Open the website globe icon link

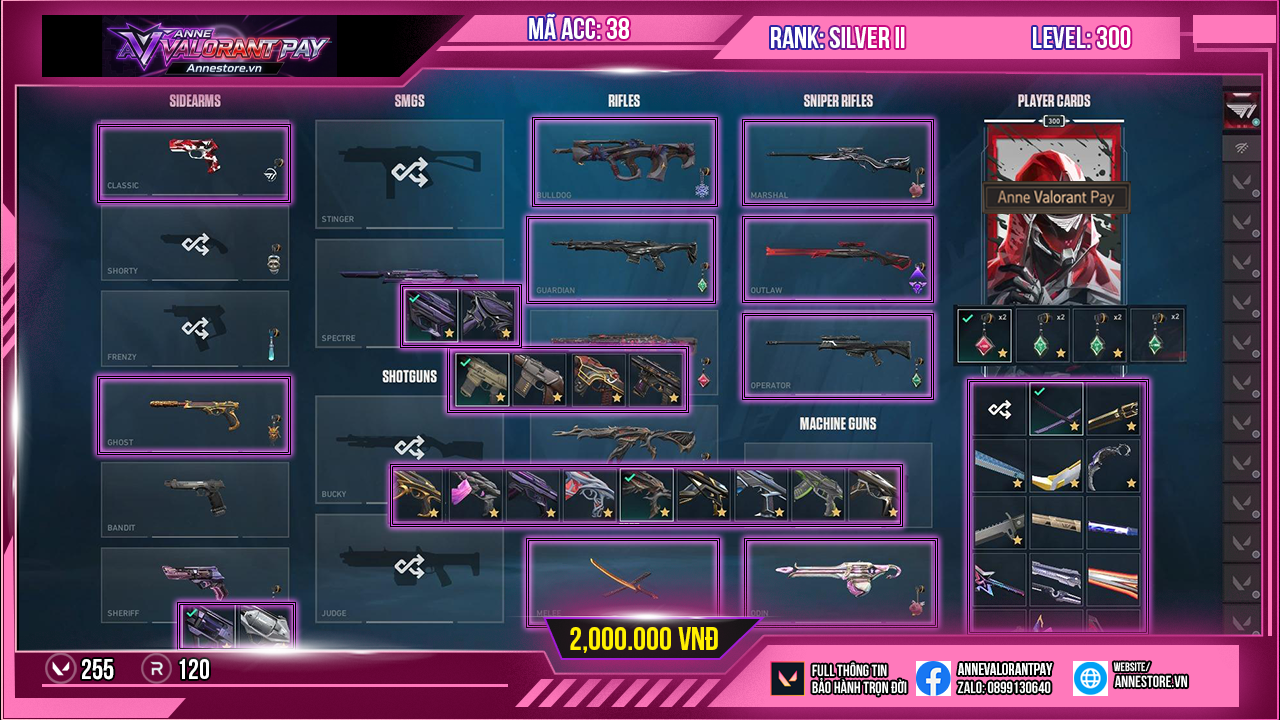tap(1090, 678)
